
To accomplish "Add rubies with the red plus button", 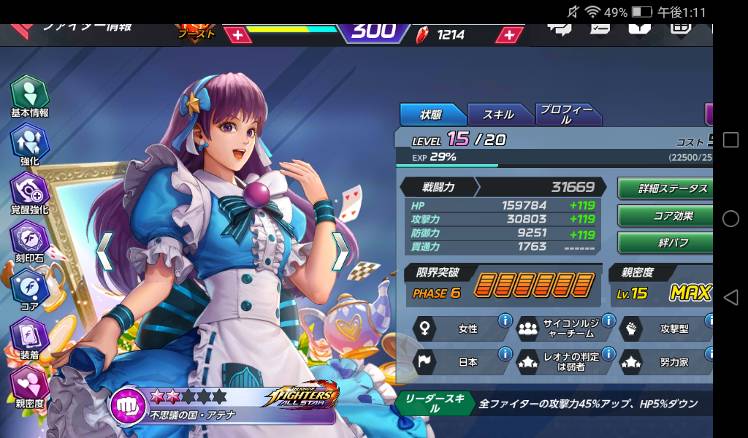I will pyautogui.click(x=510, y=34).
